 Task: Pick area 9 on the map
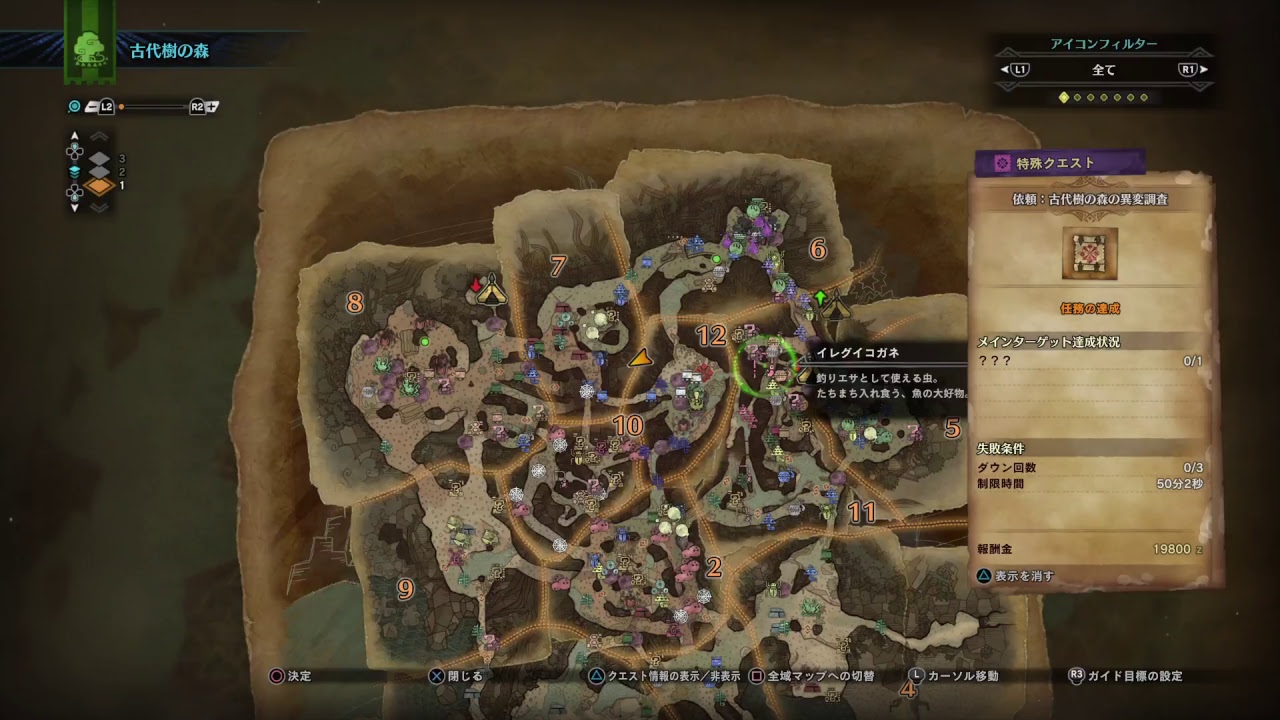[405, 589]
